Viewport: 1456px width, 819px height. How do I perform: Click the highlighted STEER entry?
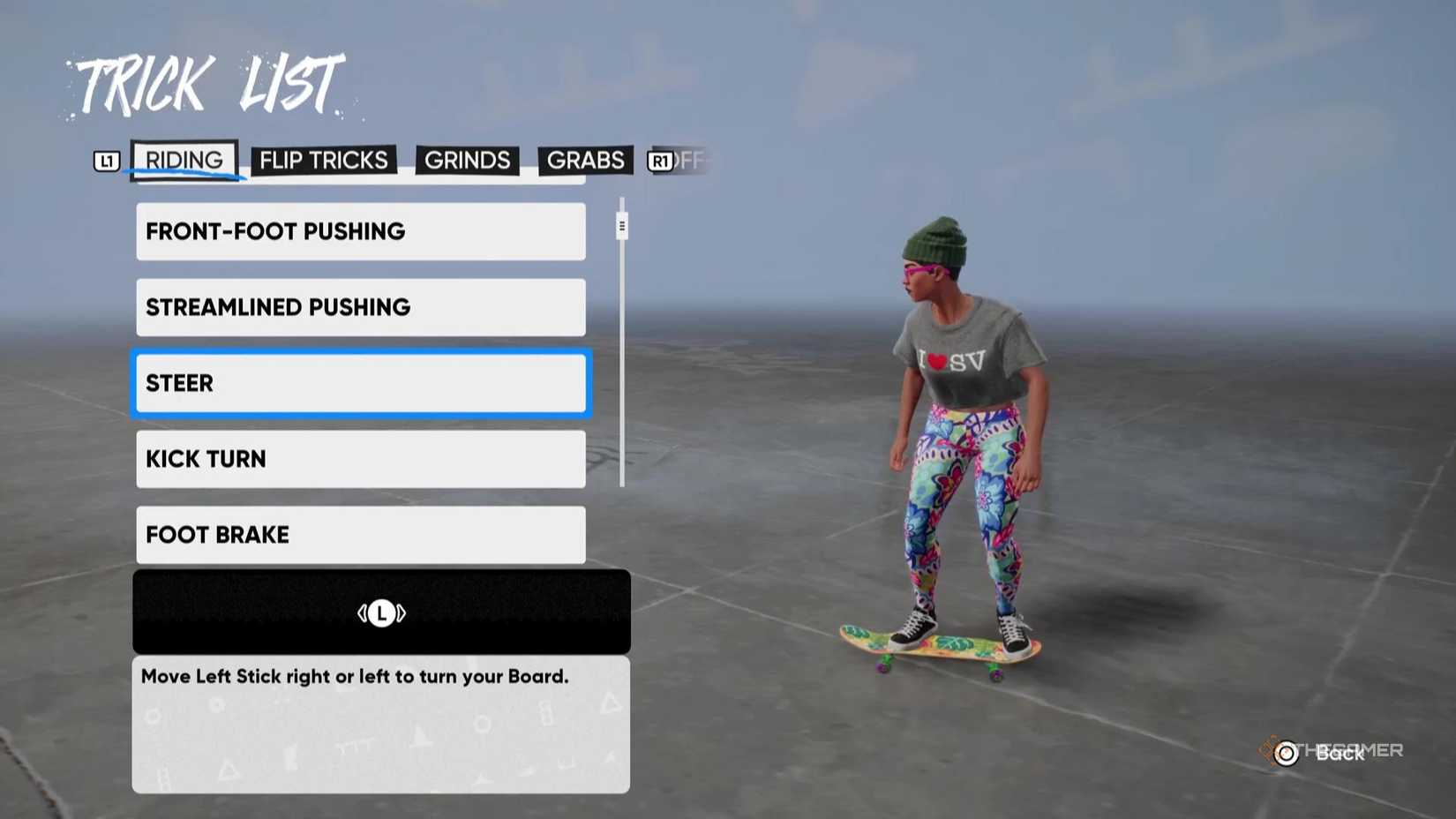[x=360, y=383]
